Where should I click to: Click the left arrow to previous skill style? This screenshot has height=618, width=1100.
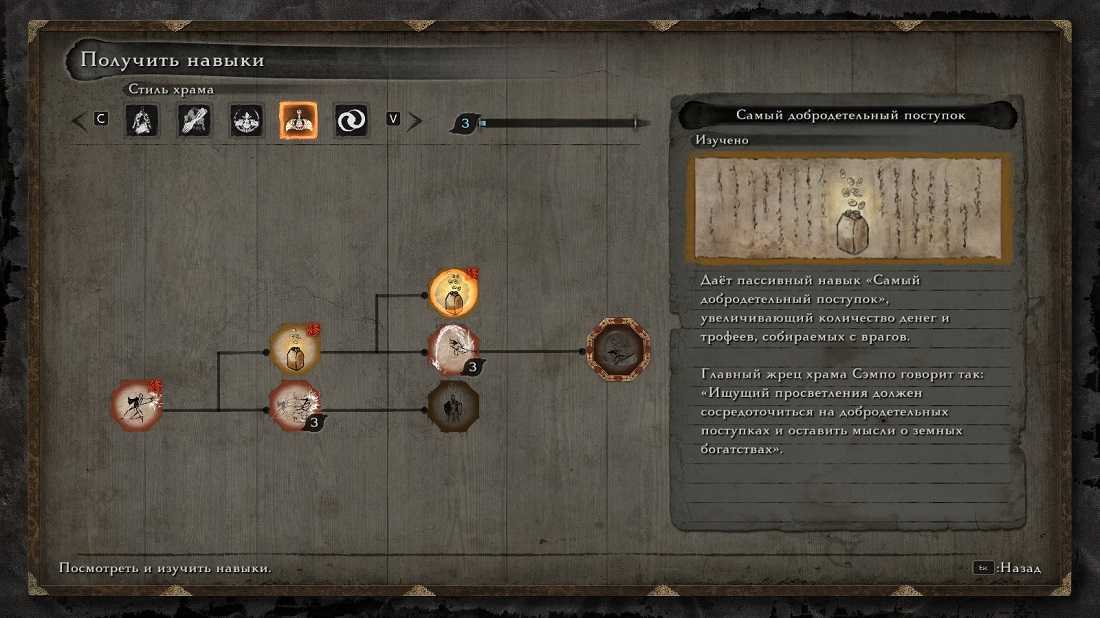(x=79, y=121)
